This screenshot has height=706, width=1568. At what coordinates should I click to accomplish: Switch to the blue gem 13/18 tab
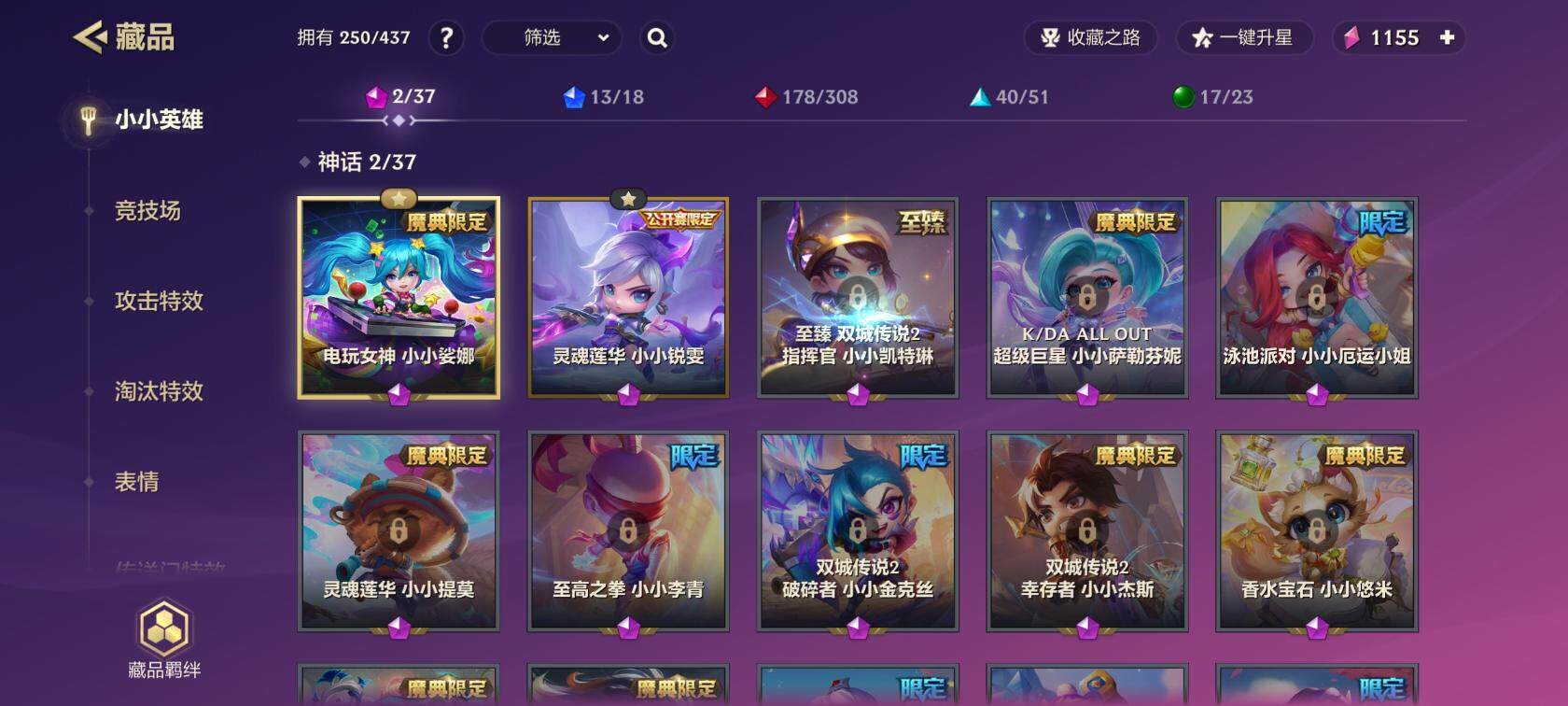tap(604, 97)
